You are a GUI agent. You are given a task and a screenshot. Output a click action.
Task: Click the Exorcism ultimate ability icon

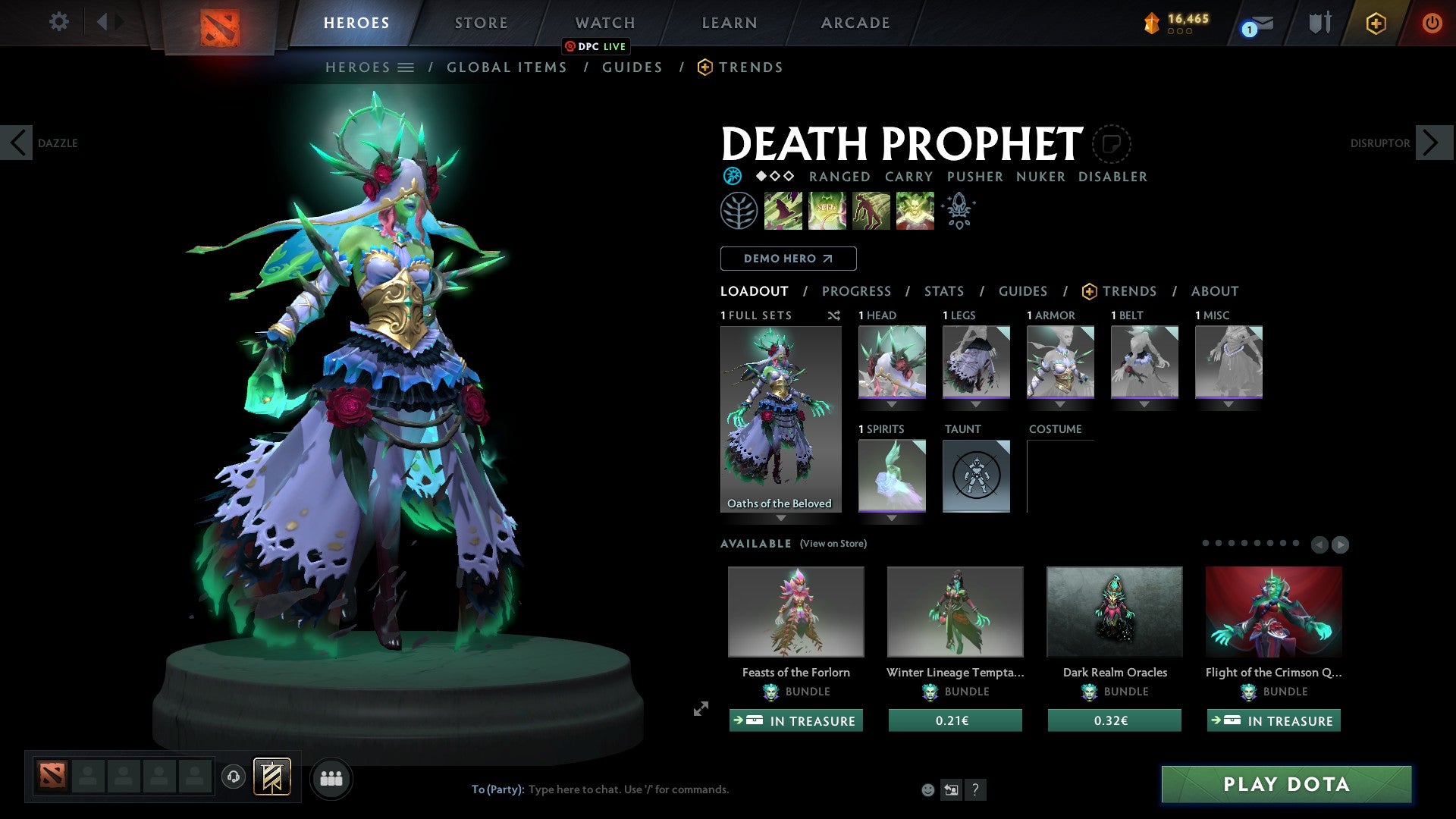915,211
